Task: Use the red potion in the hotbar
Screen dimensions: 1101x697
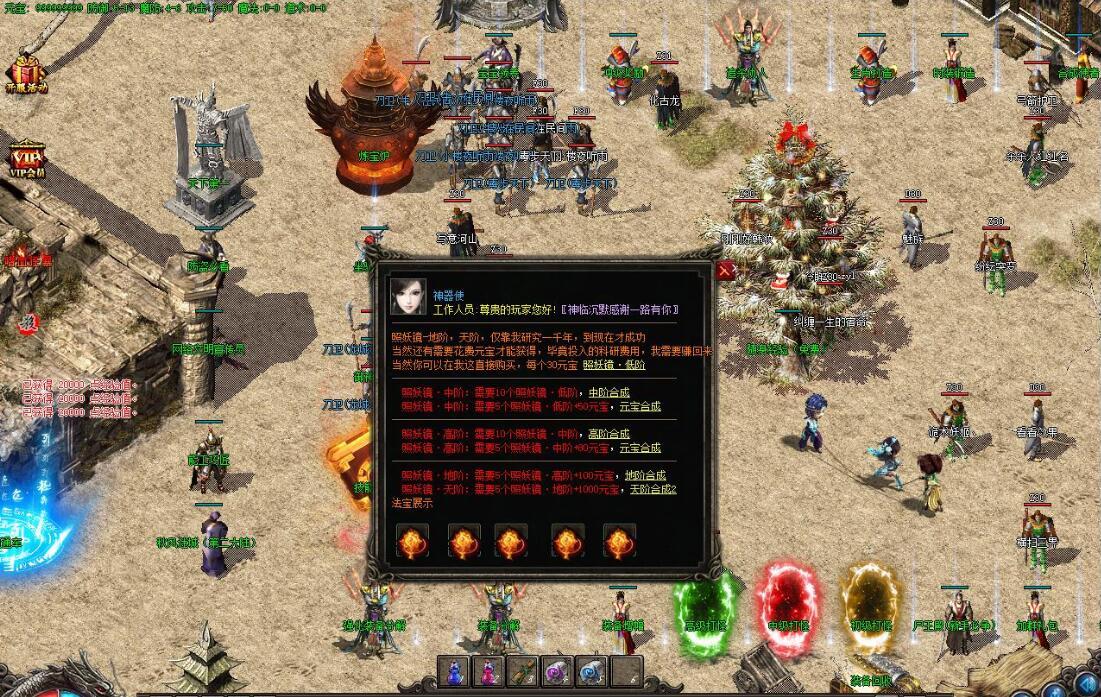Action: point(489,671)
